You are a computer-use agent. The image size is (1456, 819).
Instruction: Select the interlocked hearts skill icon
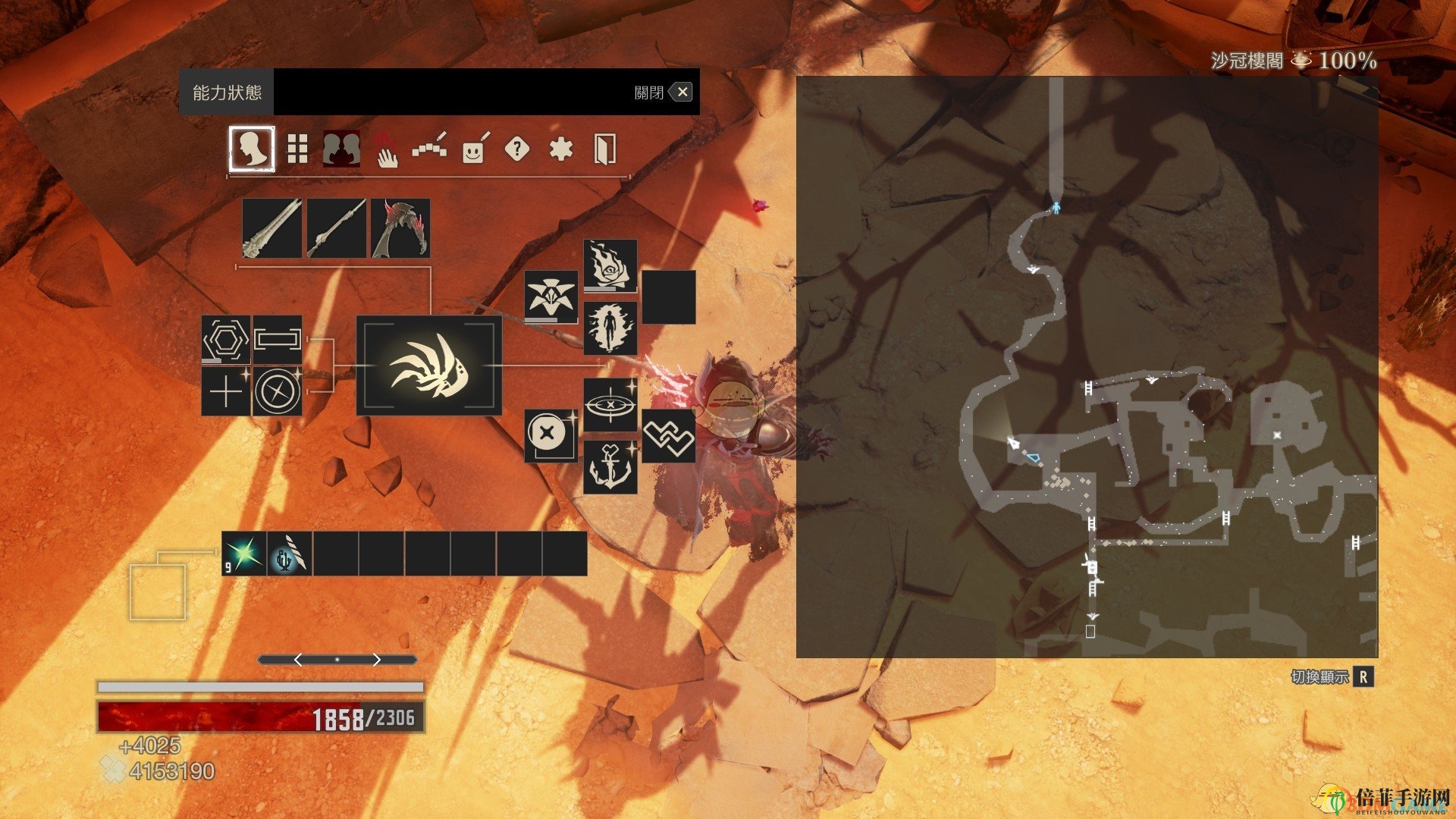click(668, 436)
